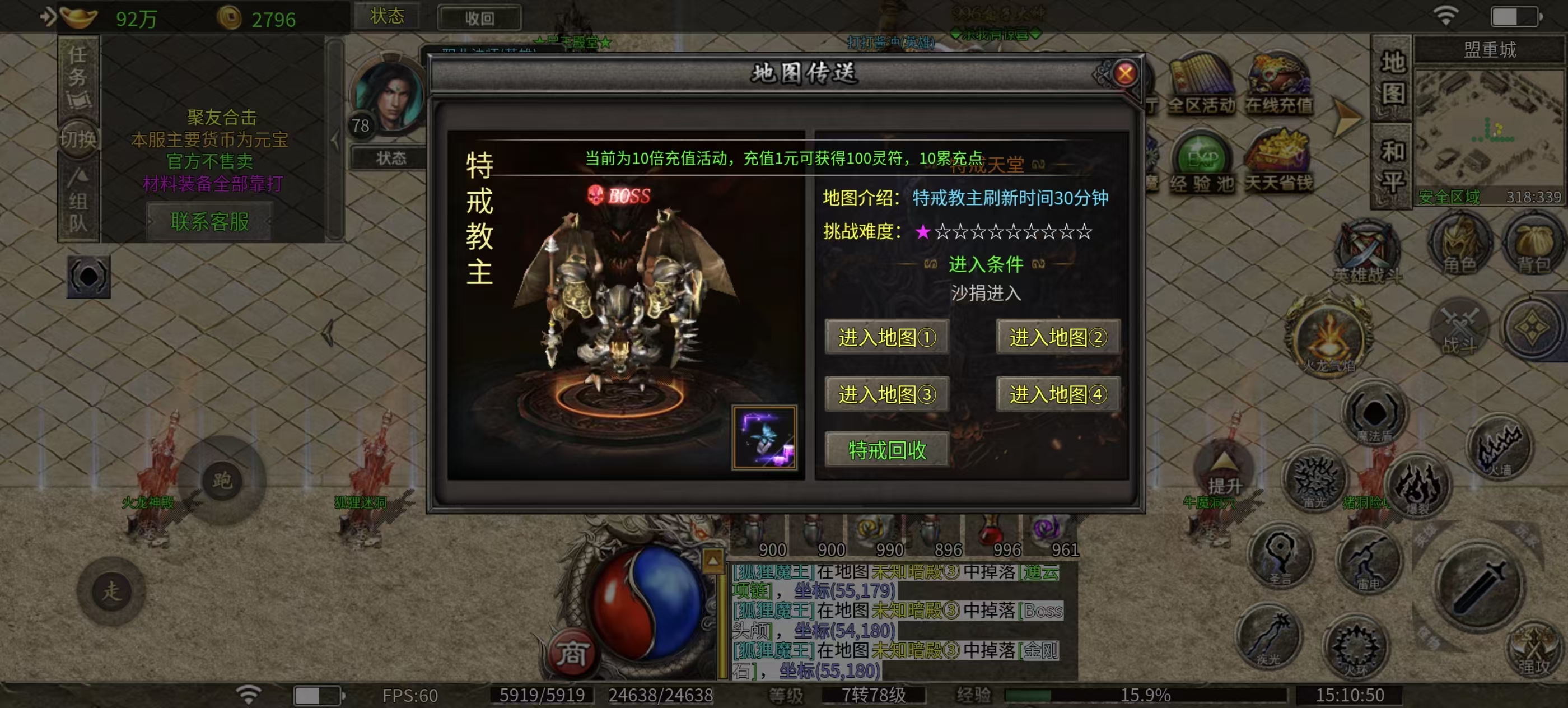Choose the 进入地图② button
Screen dimensions: 1568x708
pos(1057,337)
